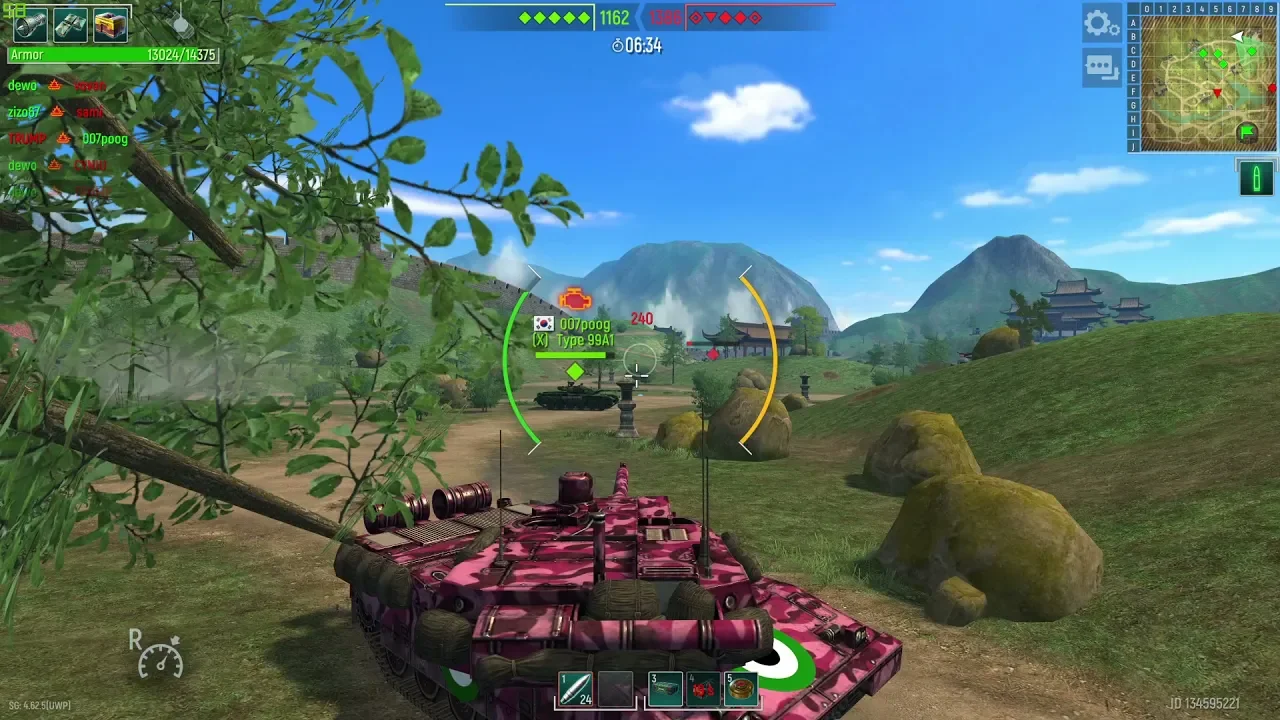
Task: Use the round brass consumable in slot 5
Action: coord(741,688)
